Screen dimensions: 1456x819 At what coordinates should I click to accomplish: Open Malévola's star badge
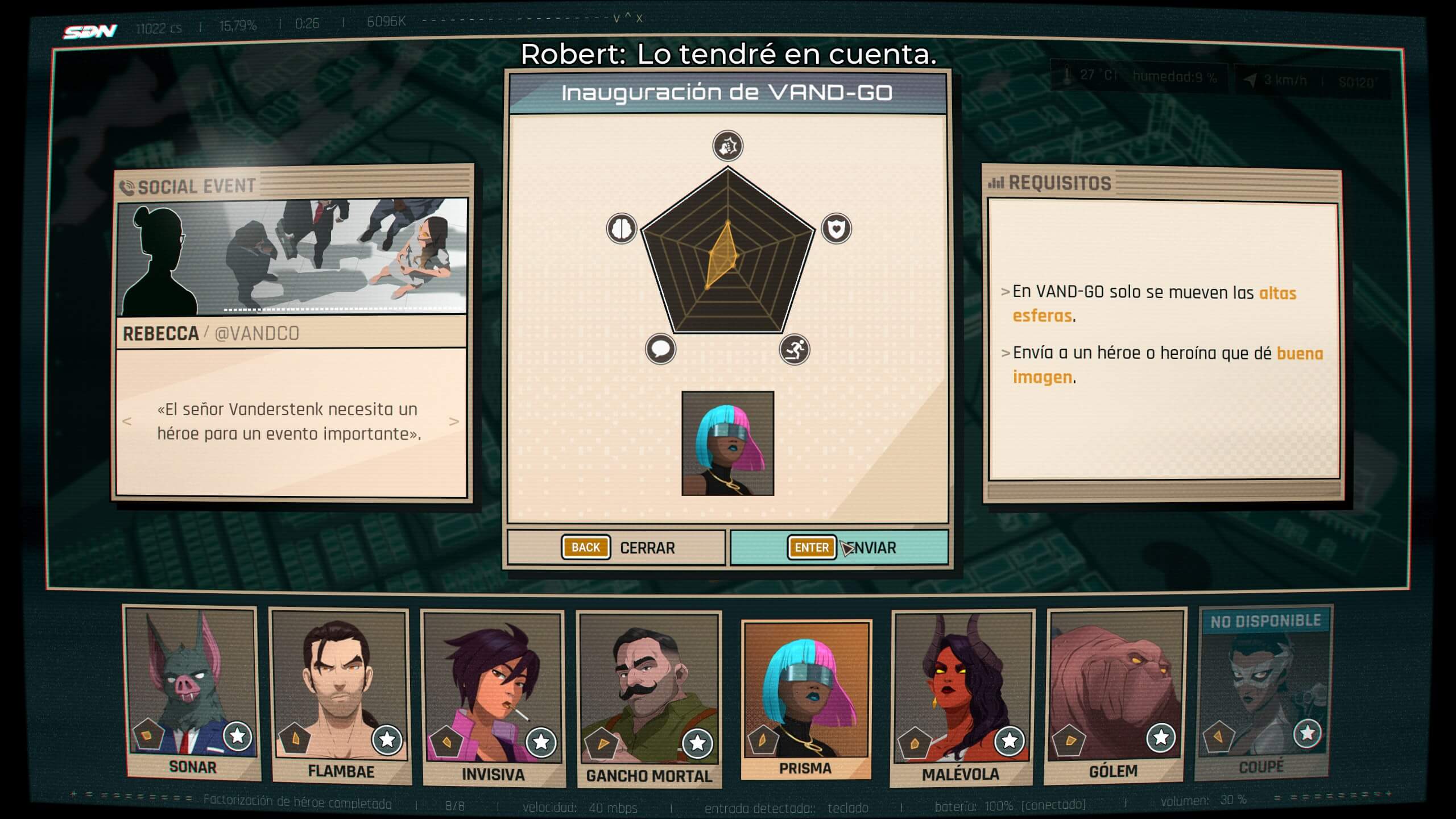point(1010,740)
